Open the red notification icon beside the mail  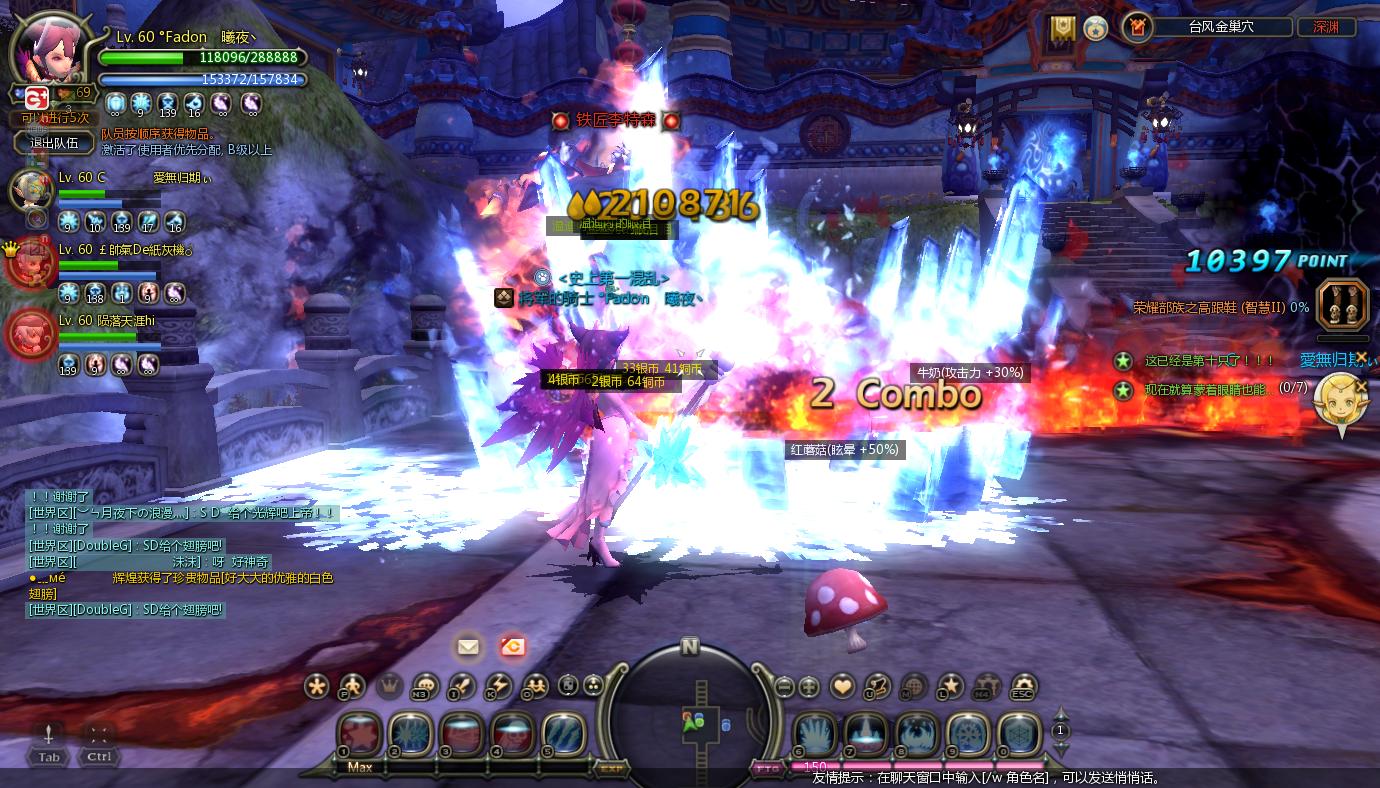pyautogui.click(x=513, y=646)
